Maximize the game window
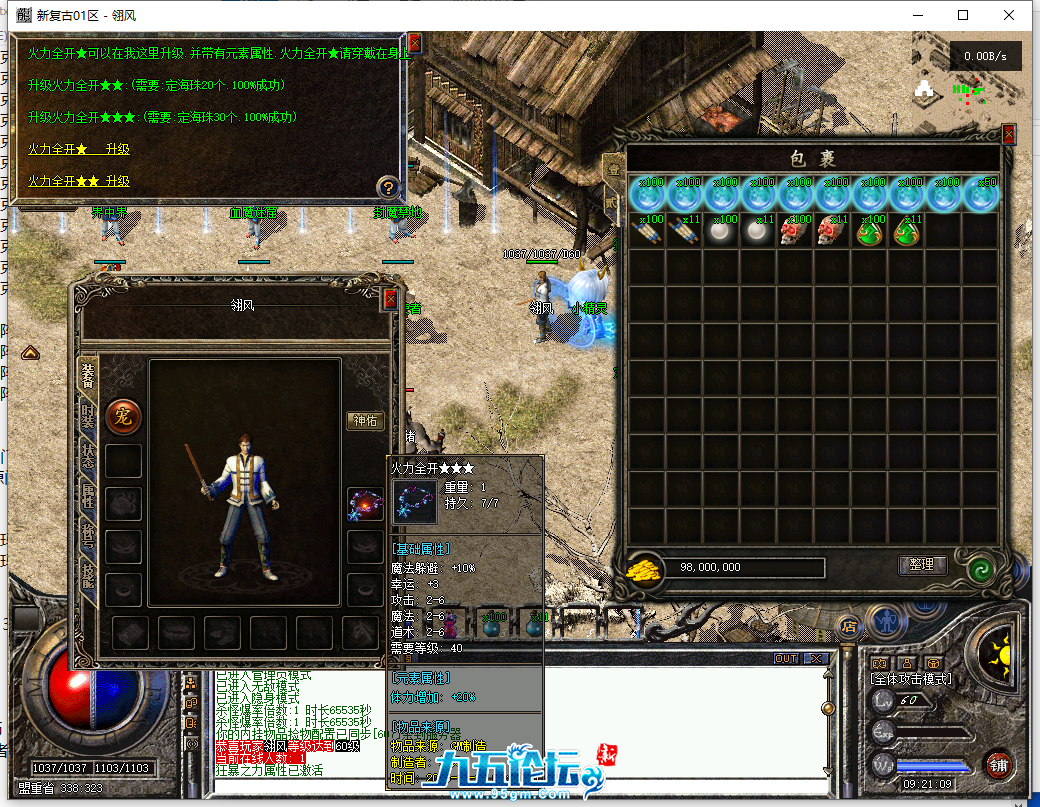 click(963, 15)
